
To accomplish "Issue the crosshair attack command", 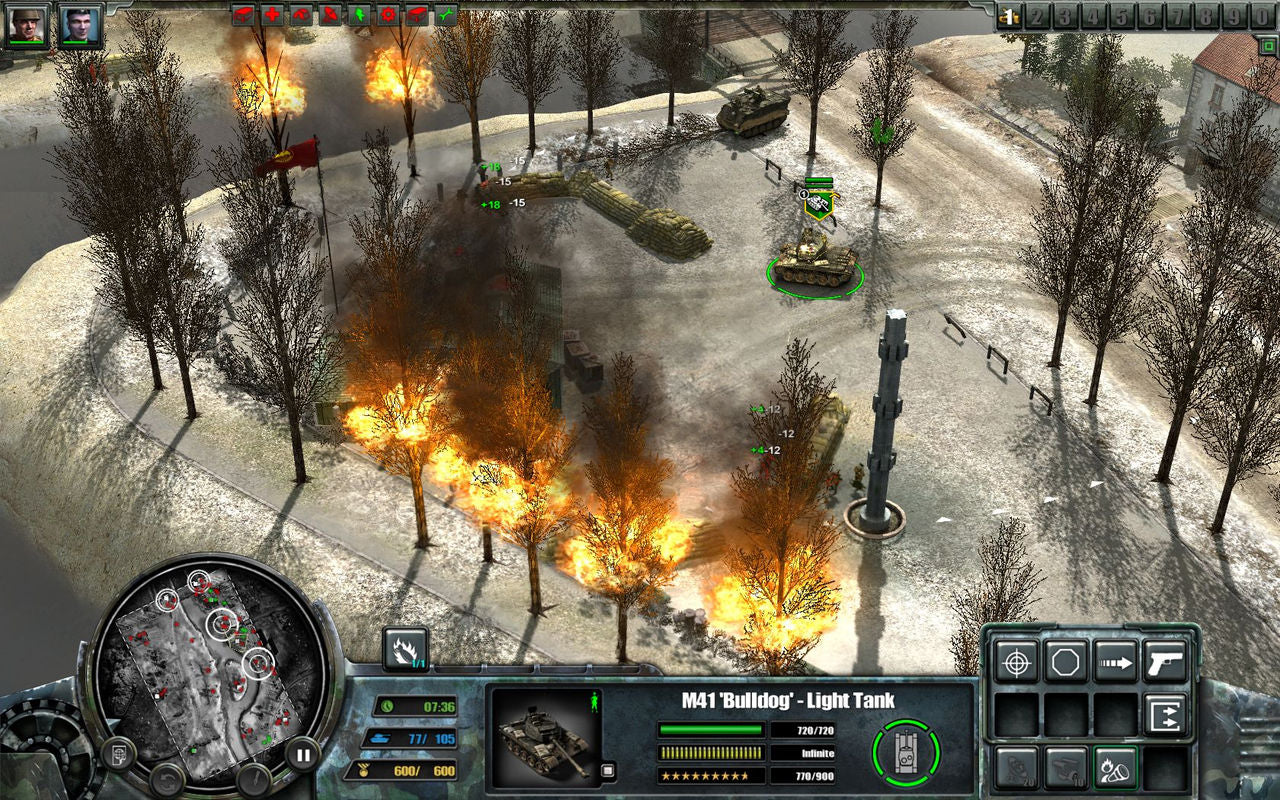I will [1017, 661].
